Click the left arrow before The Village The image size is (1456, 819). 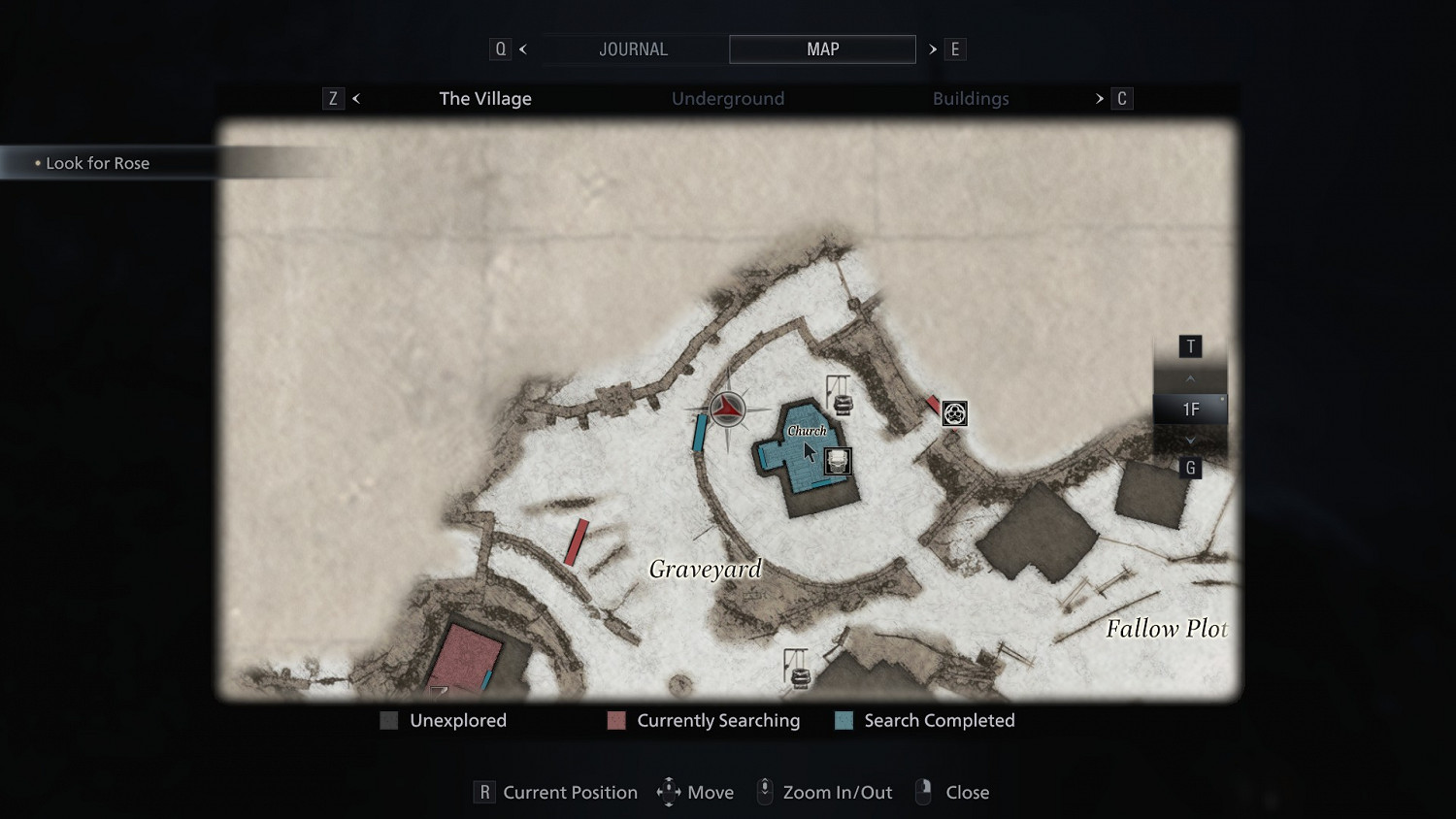point(356,99)
